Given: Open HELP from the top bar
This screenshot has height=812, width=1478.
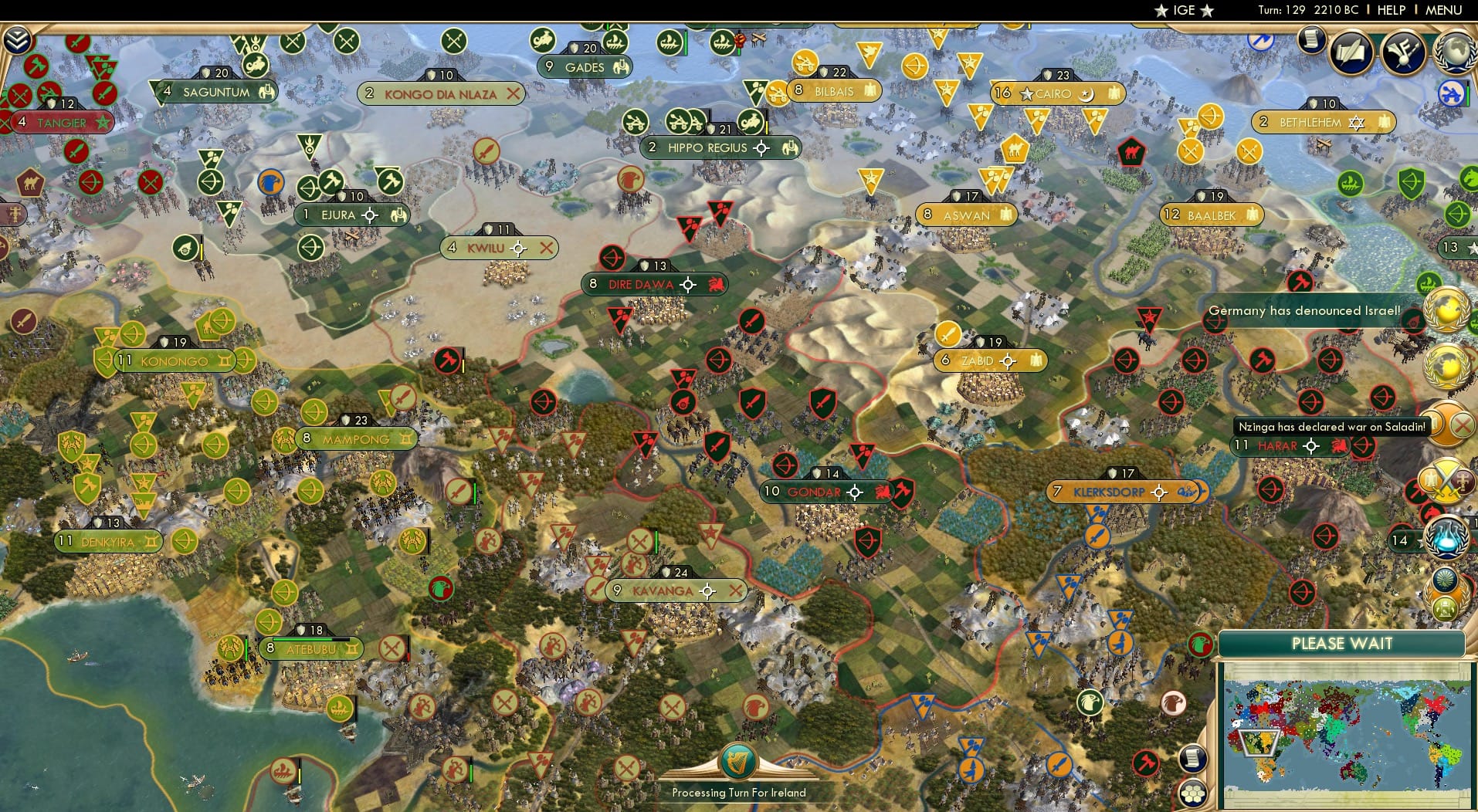Looking at the screenshot, I should [1391, 10].
